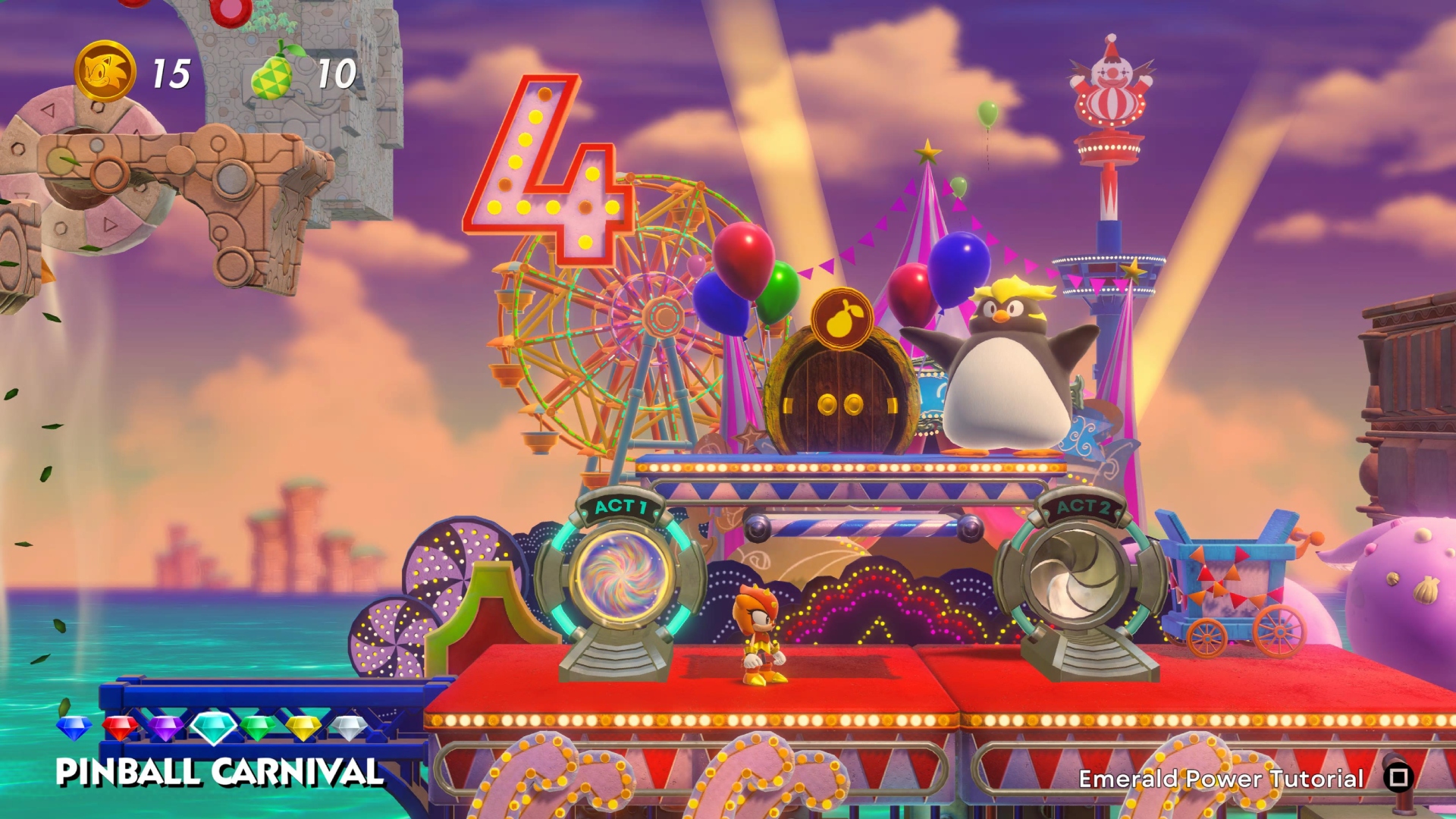Click the yellow Chaos Emerald

pyautogui.click(x=303, y=727)
